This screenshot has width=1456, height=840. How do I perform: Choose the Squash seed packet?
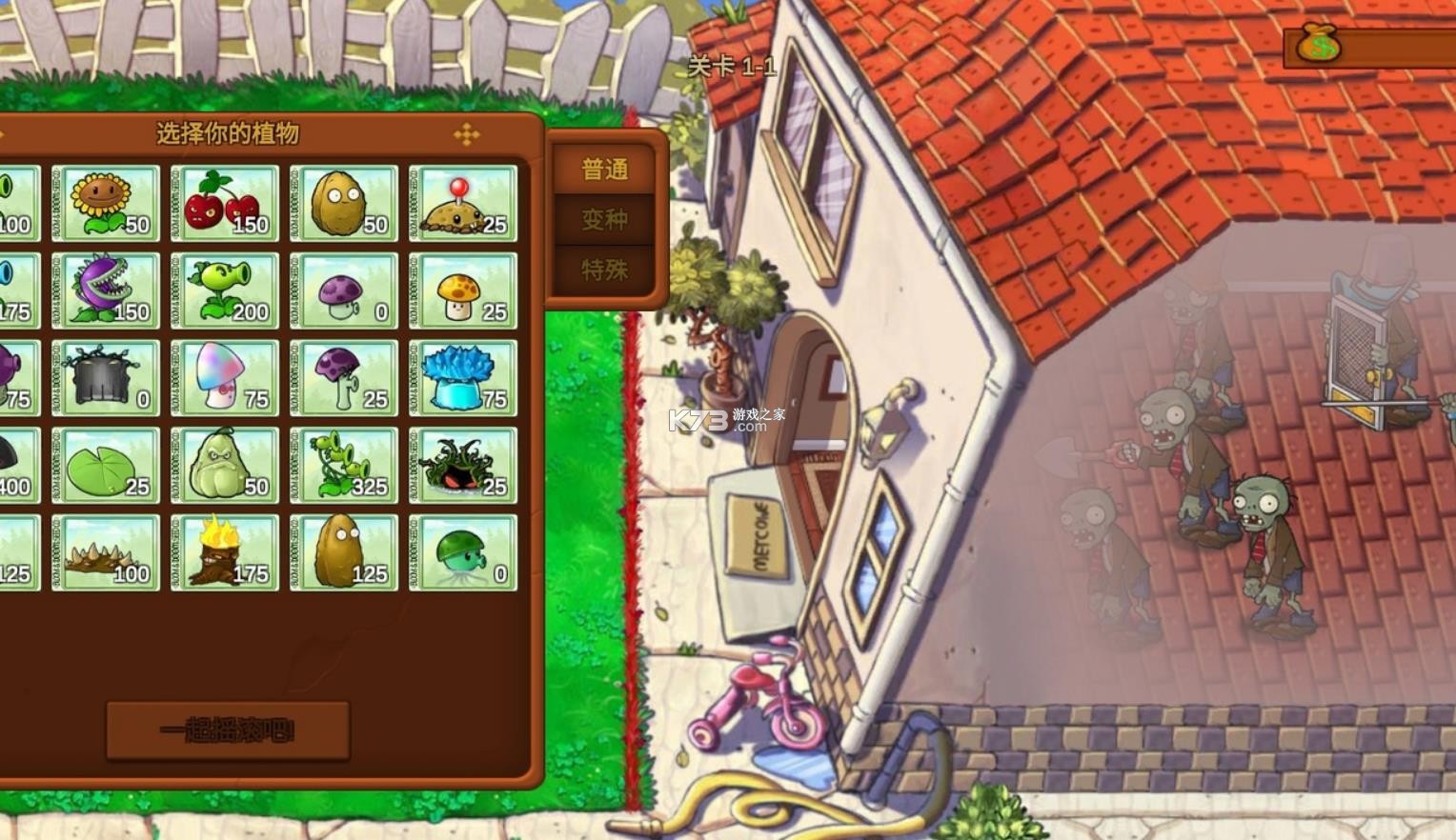[225, 465]
